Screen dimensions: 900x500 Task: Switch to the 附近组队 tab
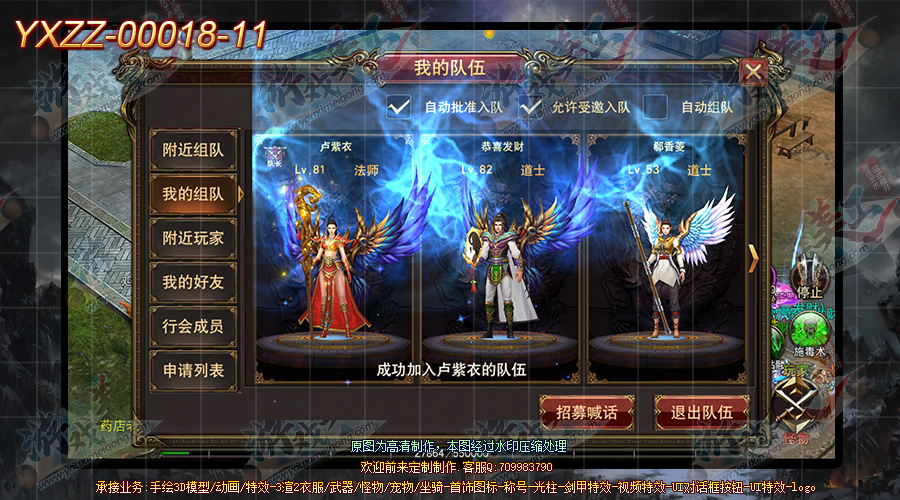(193, 151)
